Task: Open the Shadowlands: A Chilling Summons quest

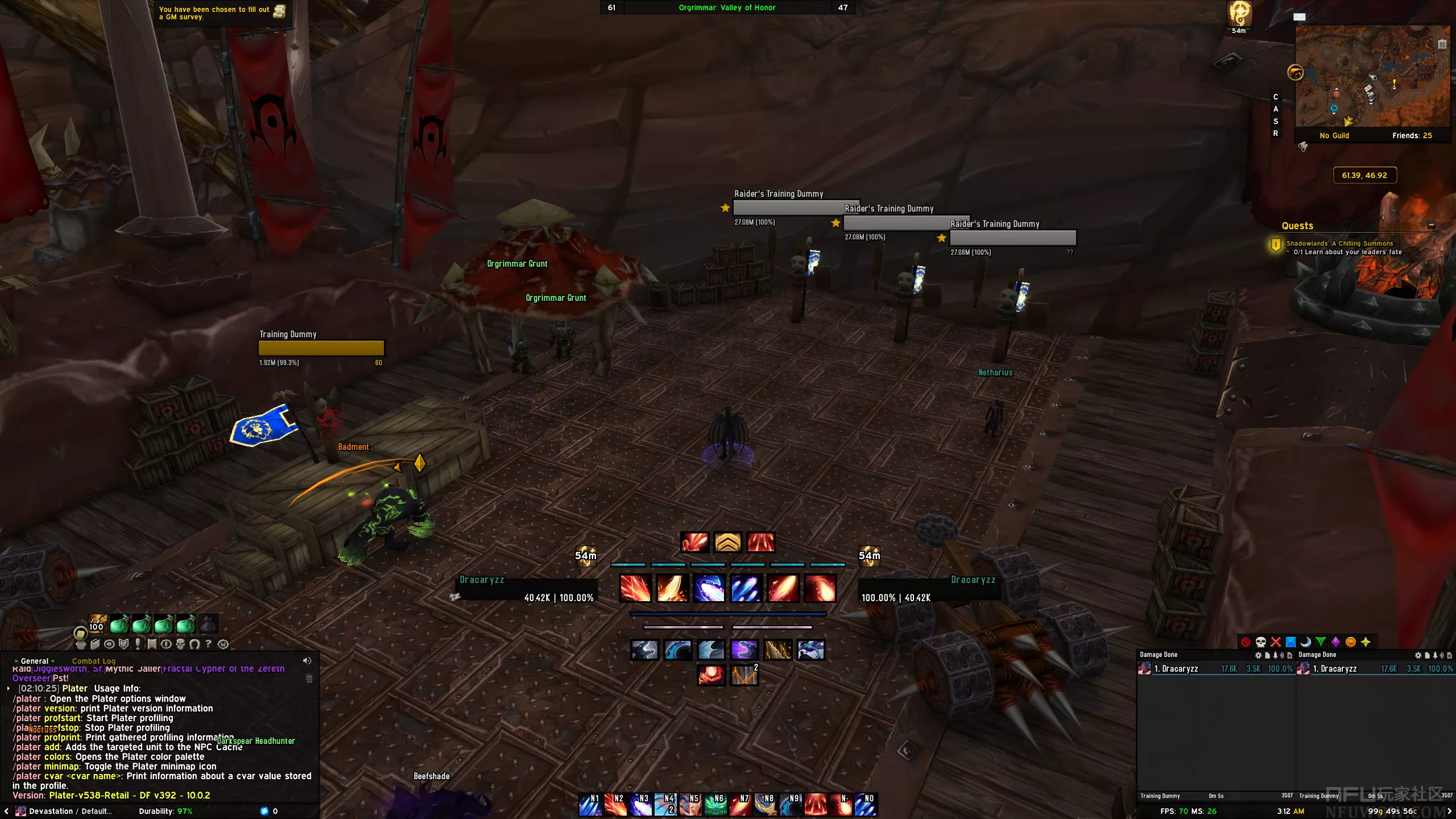Action: (x=1339, y=243)
